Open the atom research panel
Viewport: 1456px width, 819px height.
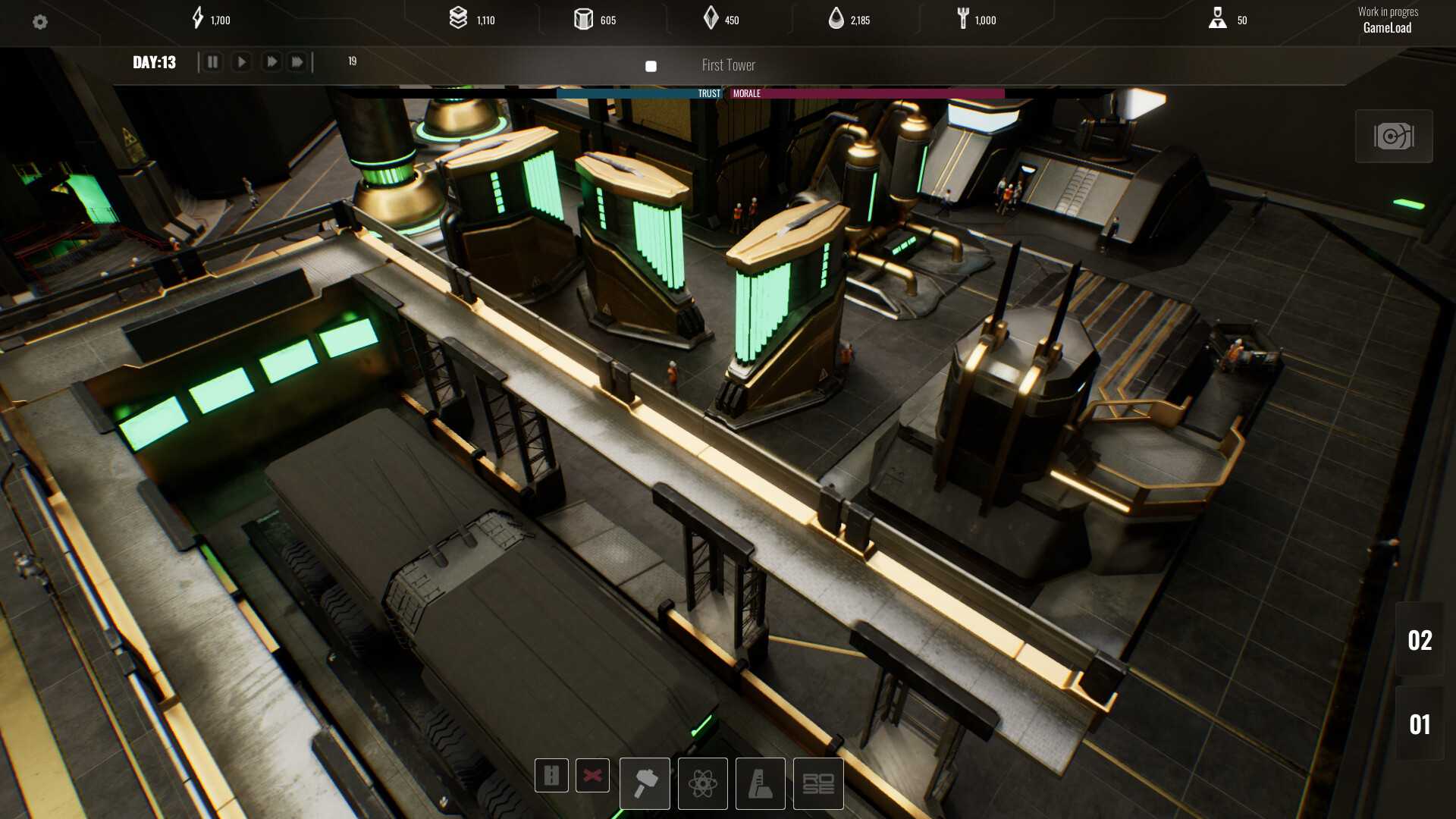703,783
